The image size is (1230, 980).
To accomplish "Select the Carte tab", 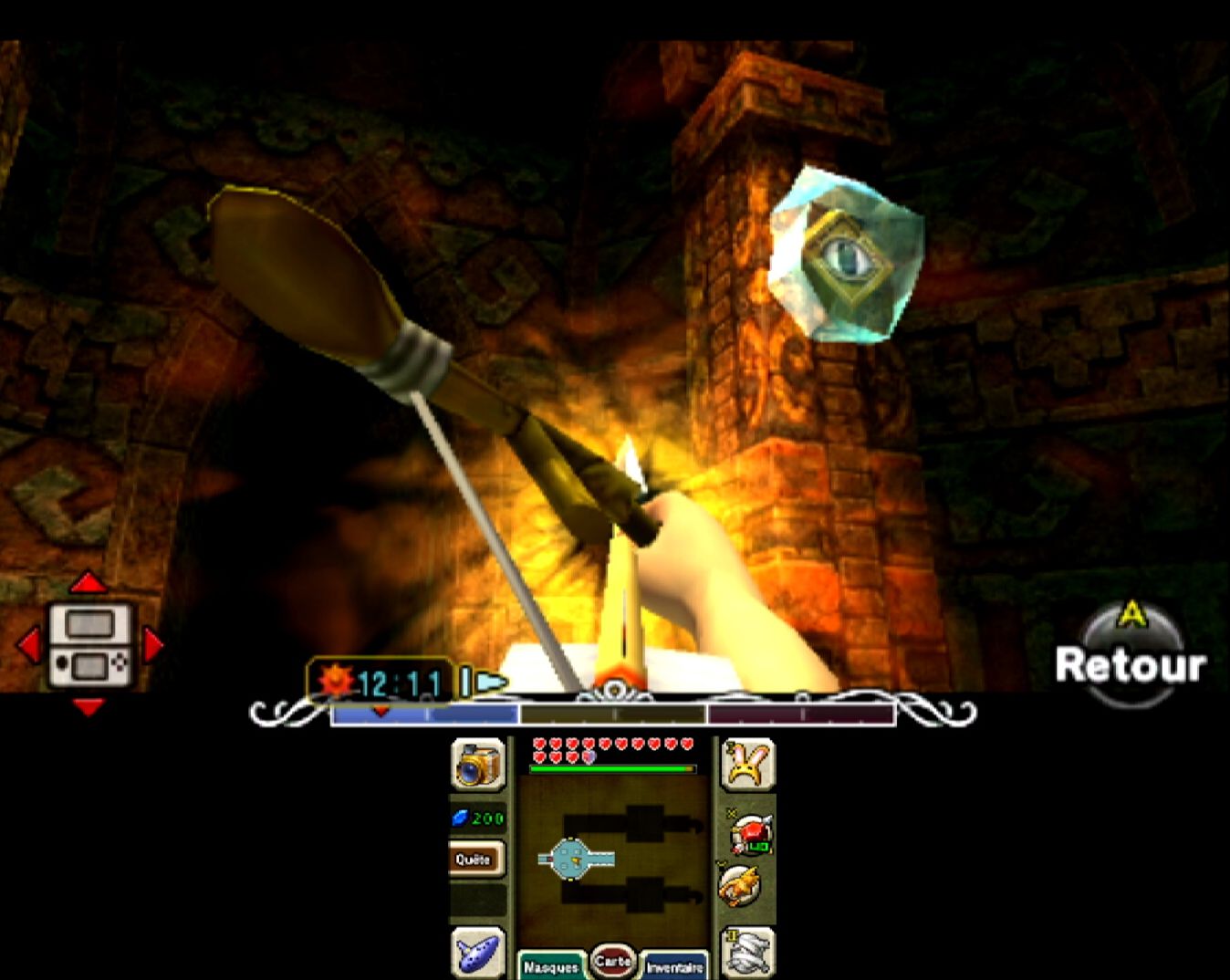I will pos(612,961).
